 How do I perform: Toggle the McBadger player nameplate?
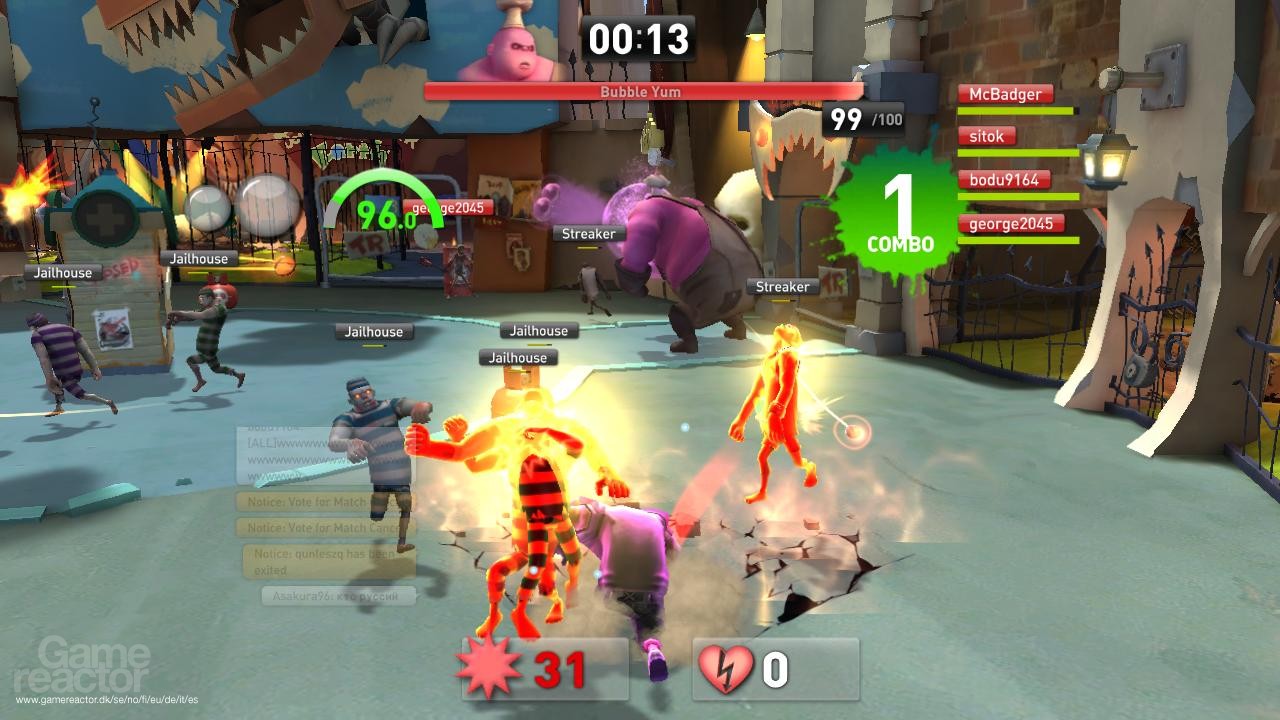tap(1006, 93)
